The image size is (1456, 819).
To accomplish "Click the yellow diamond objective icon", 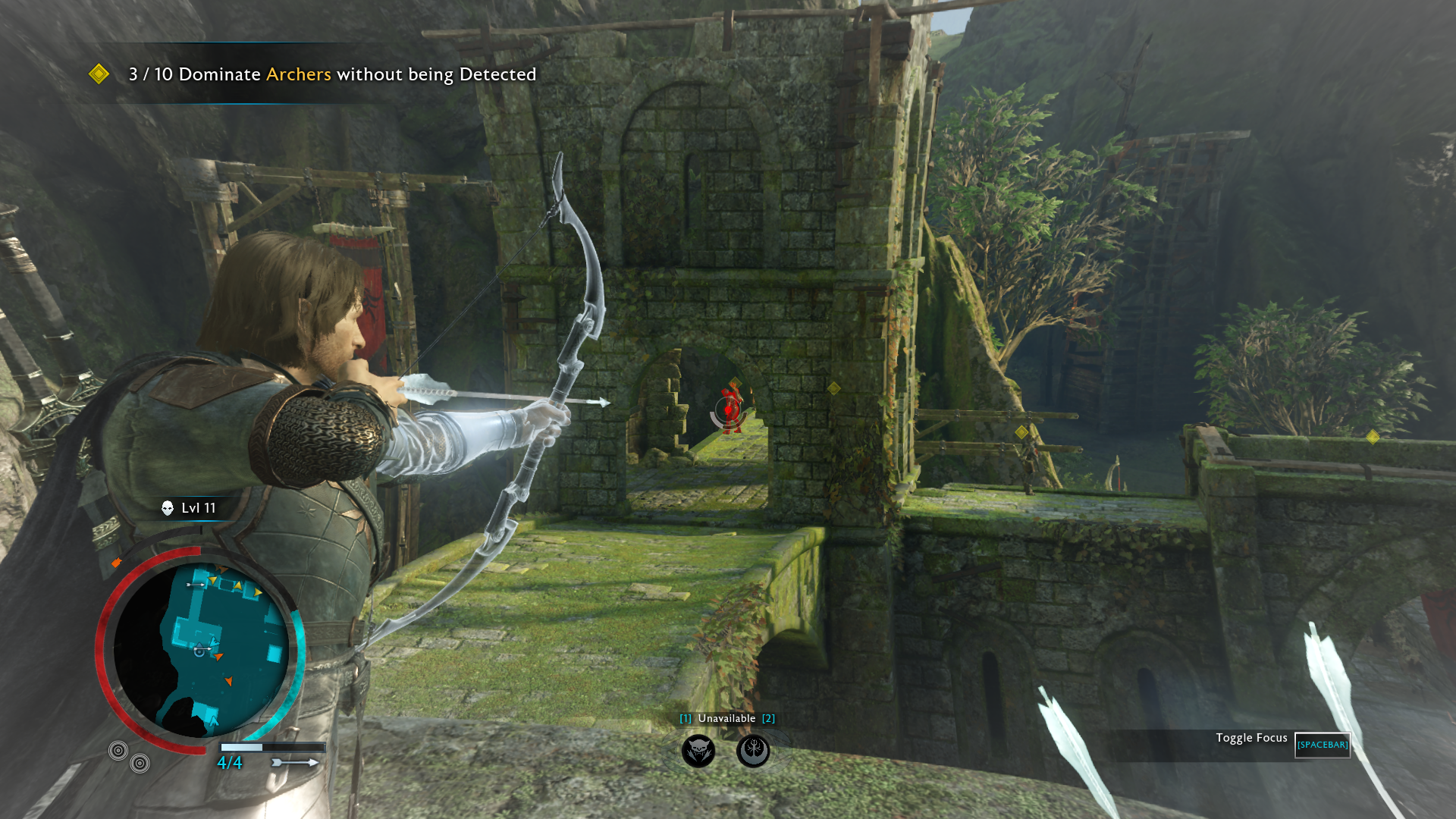I will (99, 74).
